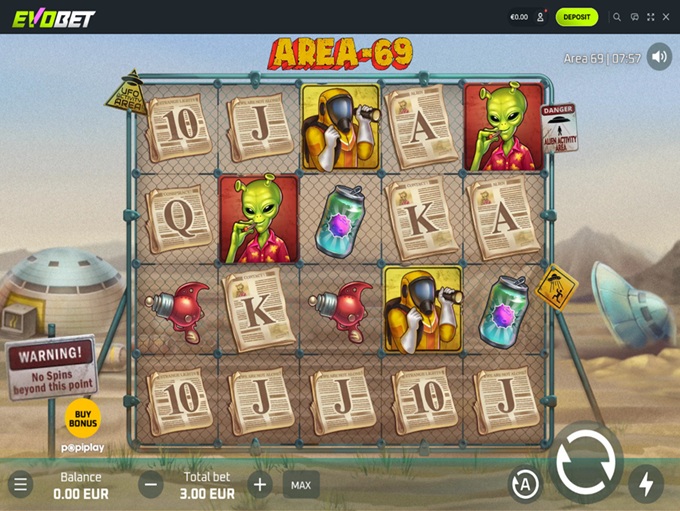Open the autoplay settings
Viewport: 680px width, 511px height.
click(x=525, y=485)
